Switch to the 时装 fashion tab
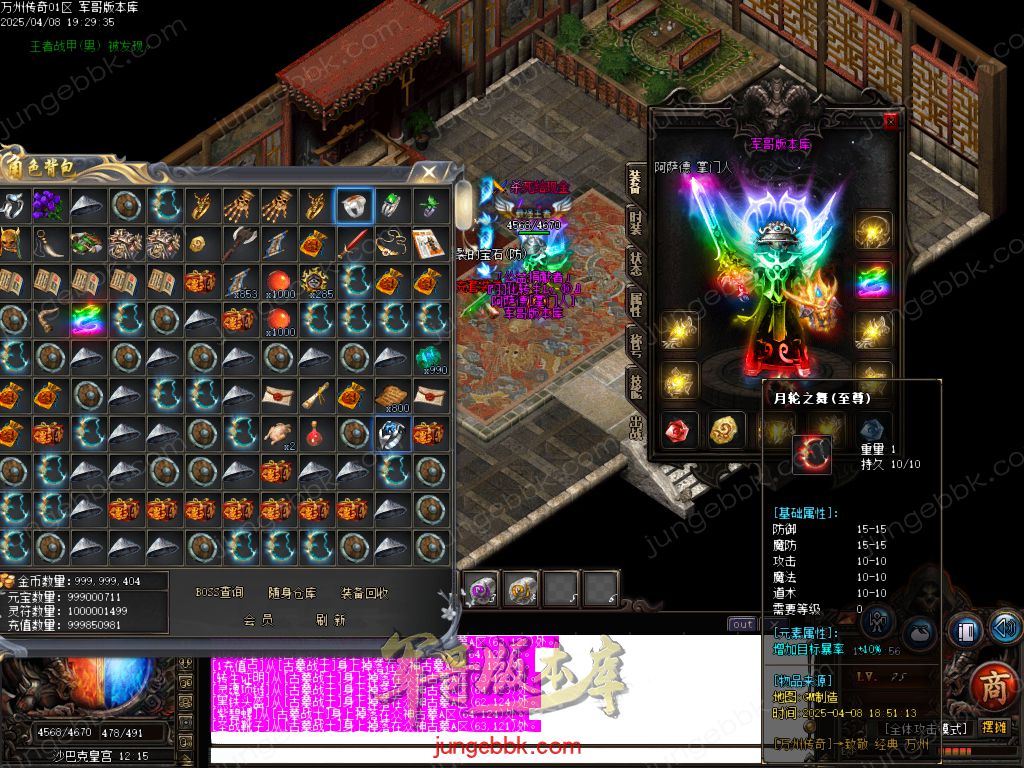This screenshot has width=1024, height=768. point(635,221)
